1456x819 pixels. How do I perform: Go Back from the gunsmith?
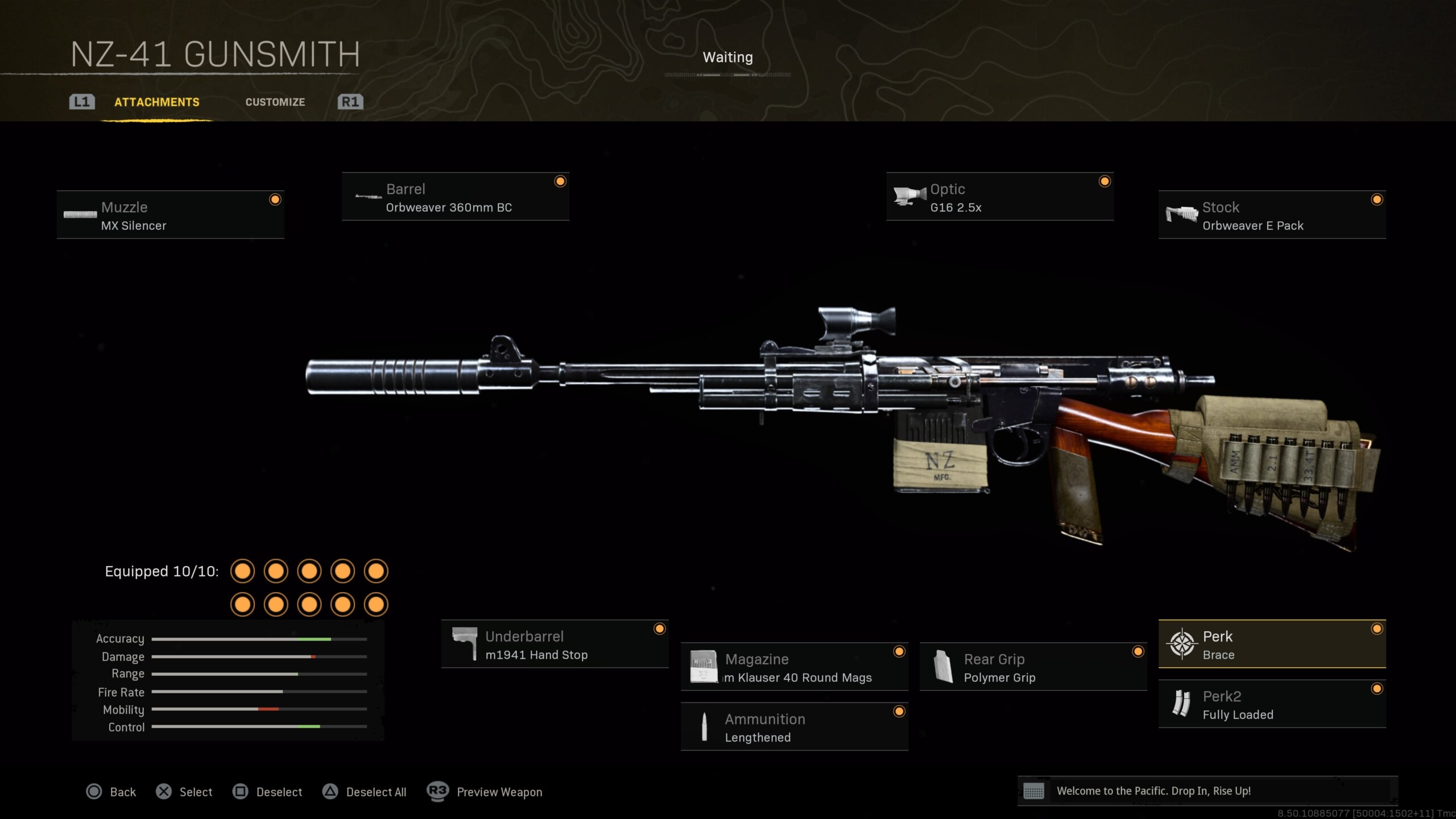(x=111, y=792)
